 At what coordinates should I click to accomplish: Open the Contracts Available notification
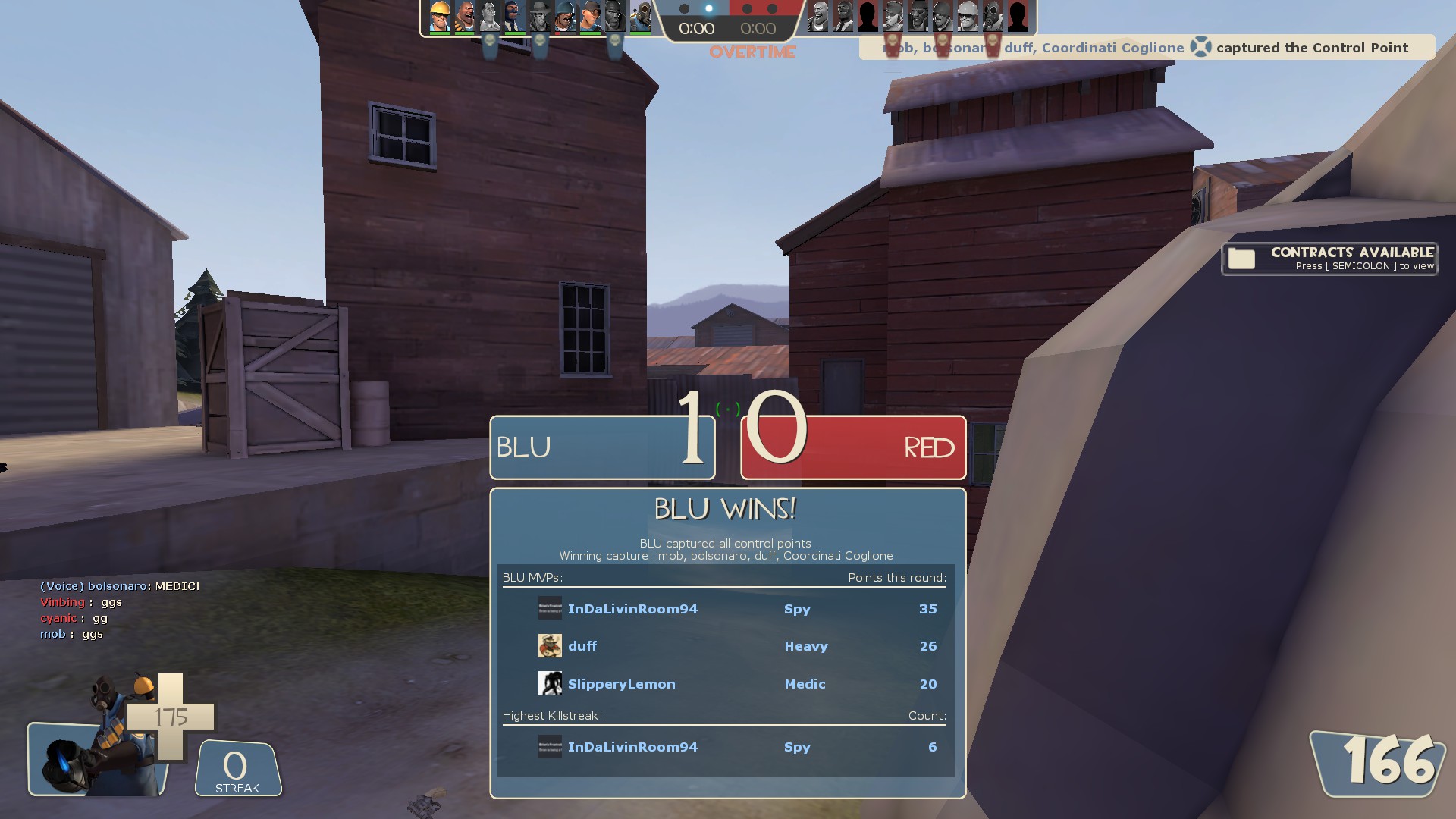pos(1329,259)
